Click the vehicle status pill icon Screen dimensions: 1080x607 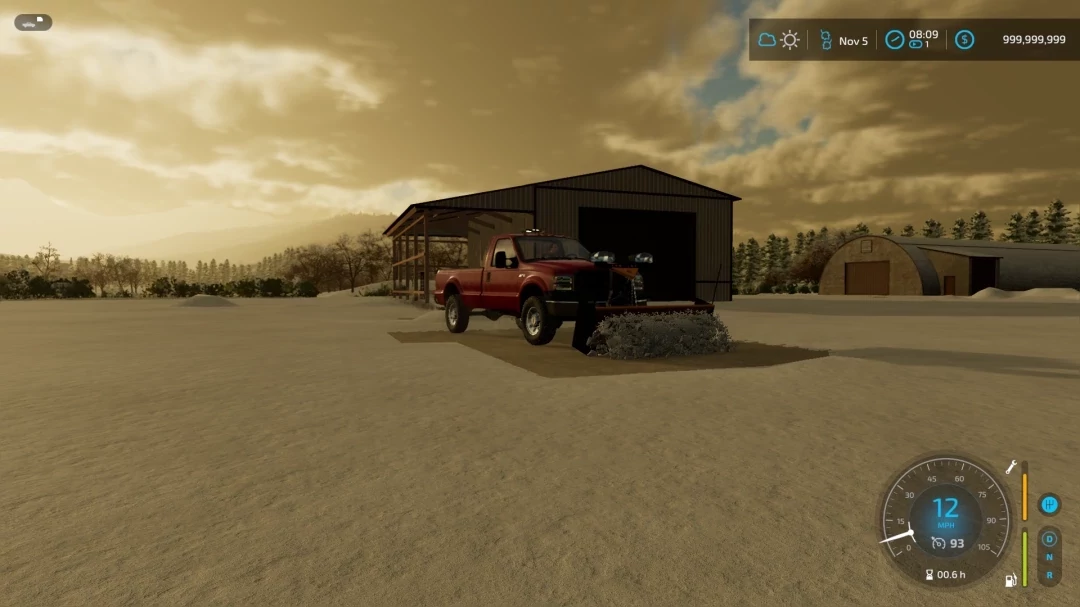click(33, 22)
